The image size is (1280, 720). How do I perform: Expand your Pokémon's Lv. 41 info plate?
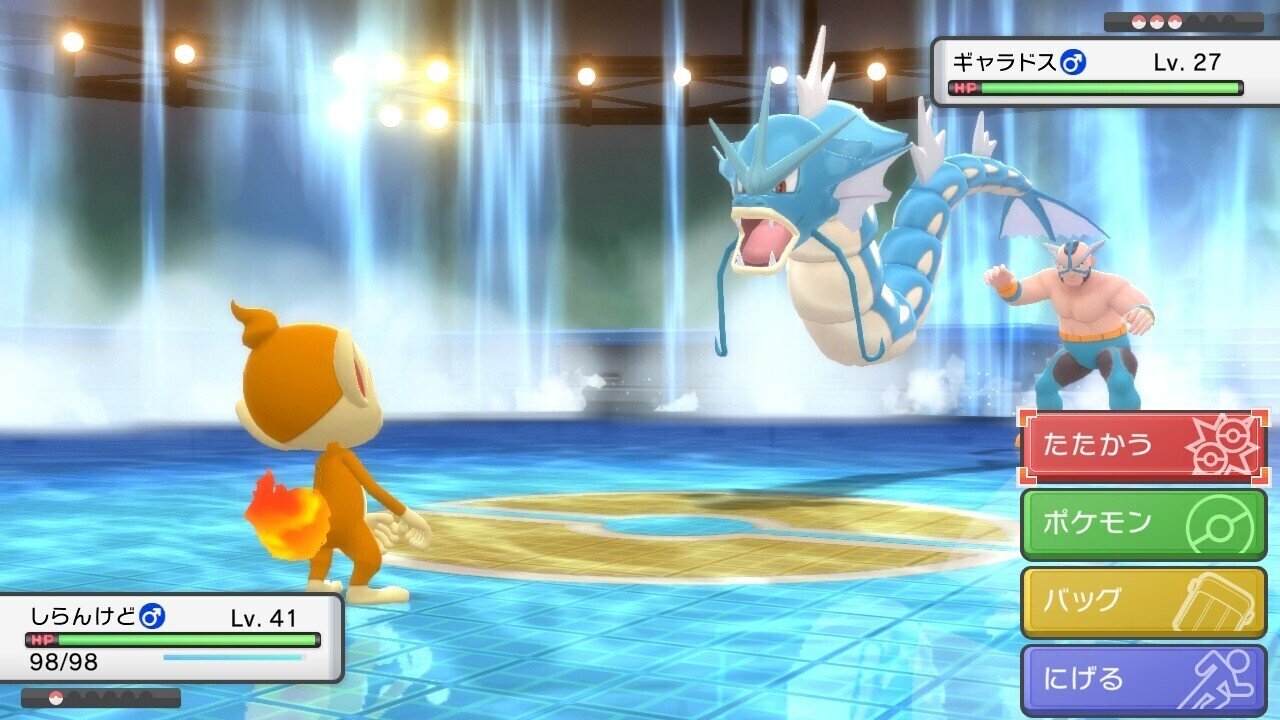click(x=265, y=619)
